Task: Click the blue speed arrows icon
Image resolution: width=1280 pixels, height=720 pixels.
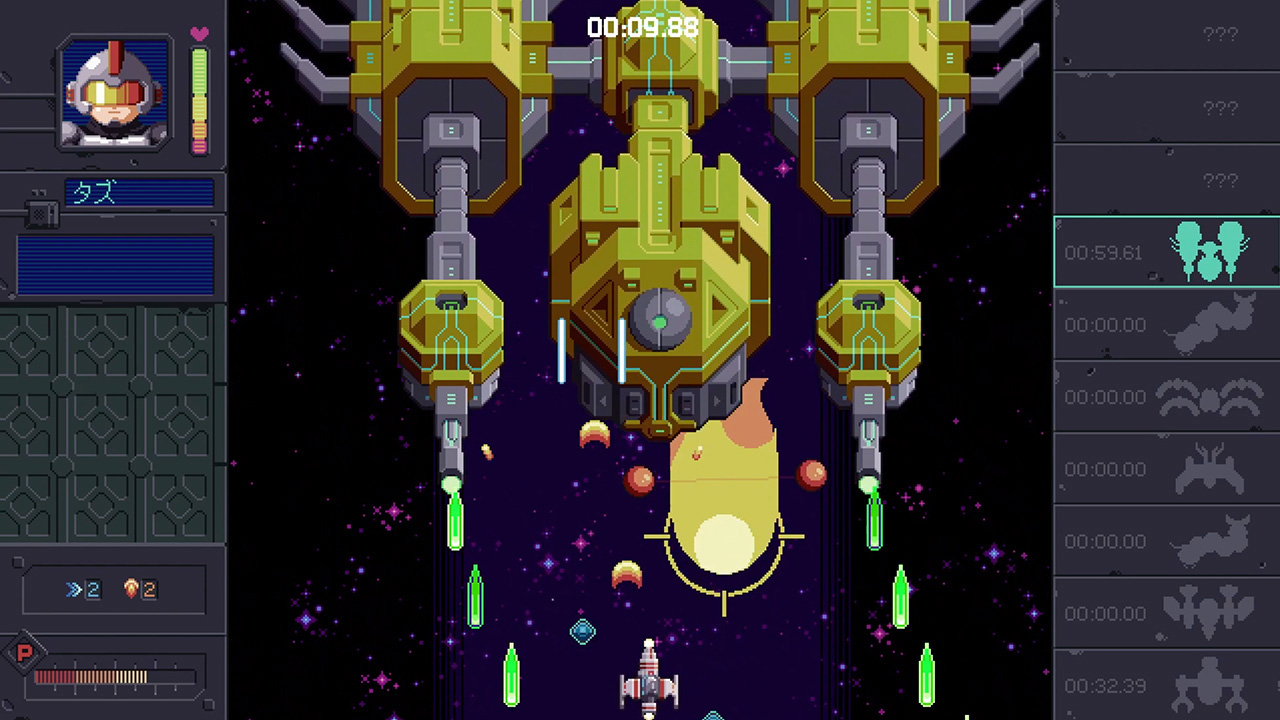Action: [73, 590]
